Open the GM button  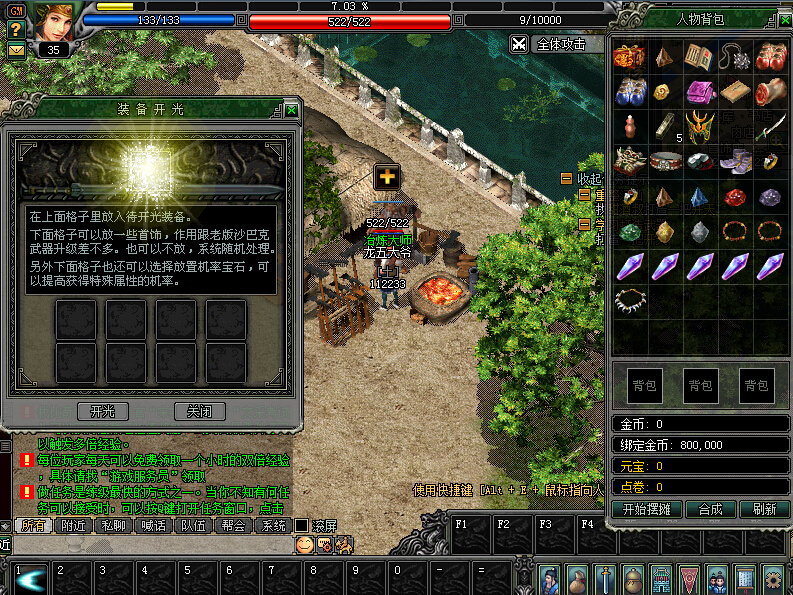(16, 11)
